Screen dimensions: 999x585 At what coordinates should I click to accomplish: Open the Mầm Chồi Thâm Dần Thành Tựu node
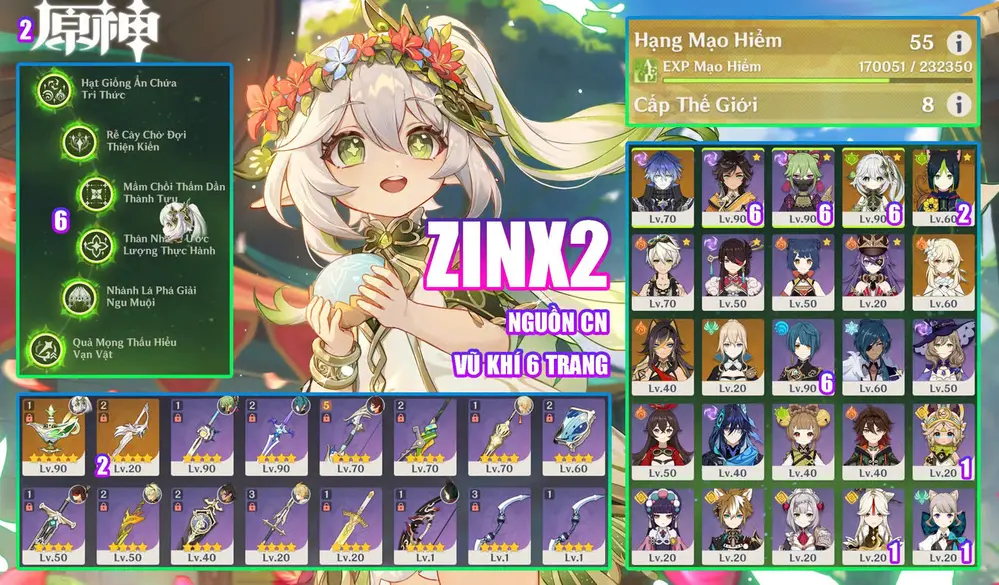click(96, 192)
